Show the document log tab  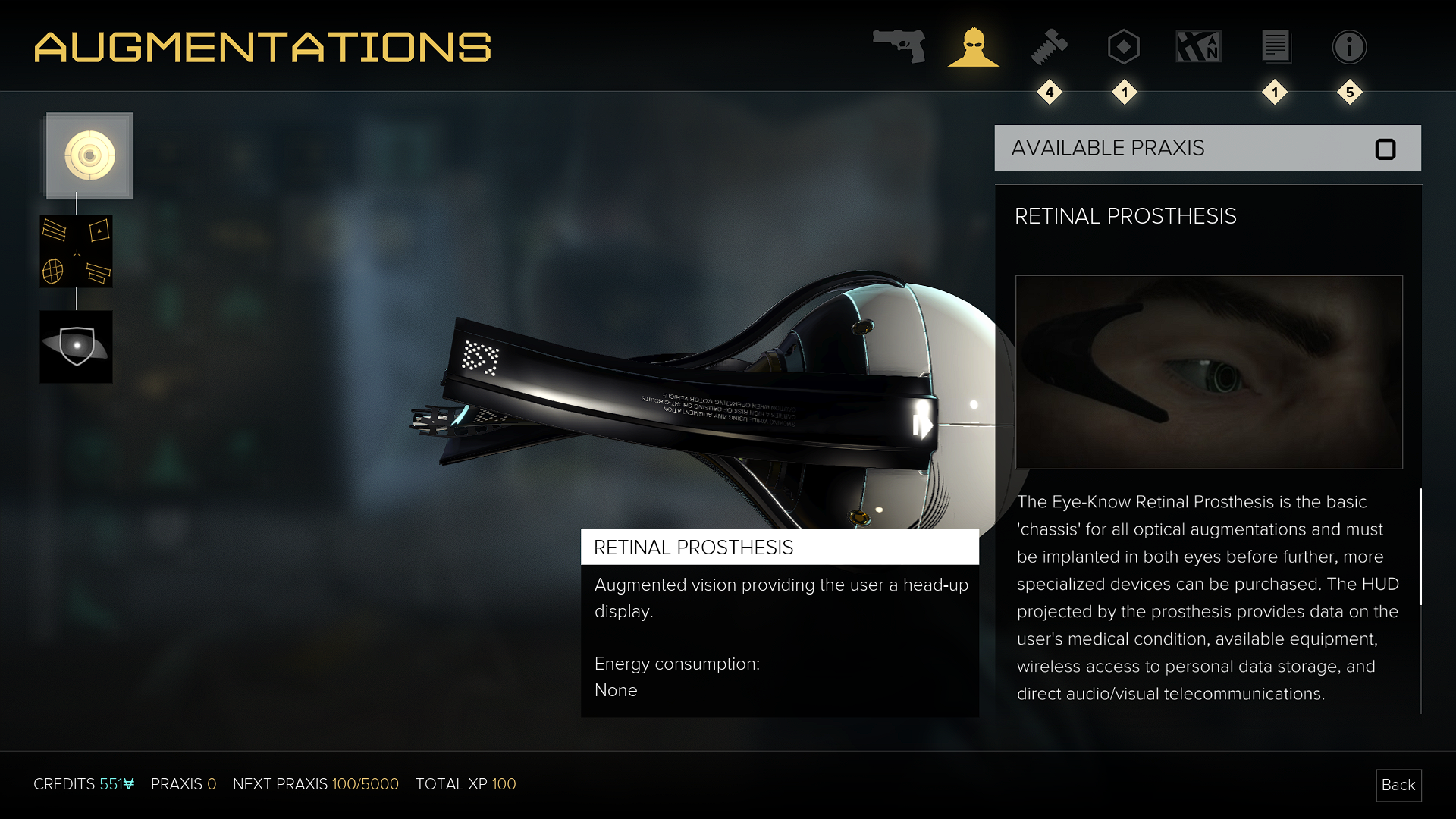click(1276, 47)
